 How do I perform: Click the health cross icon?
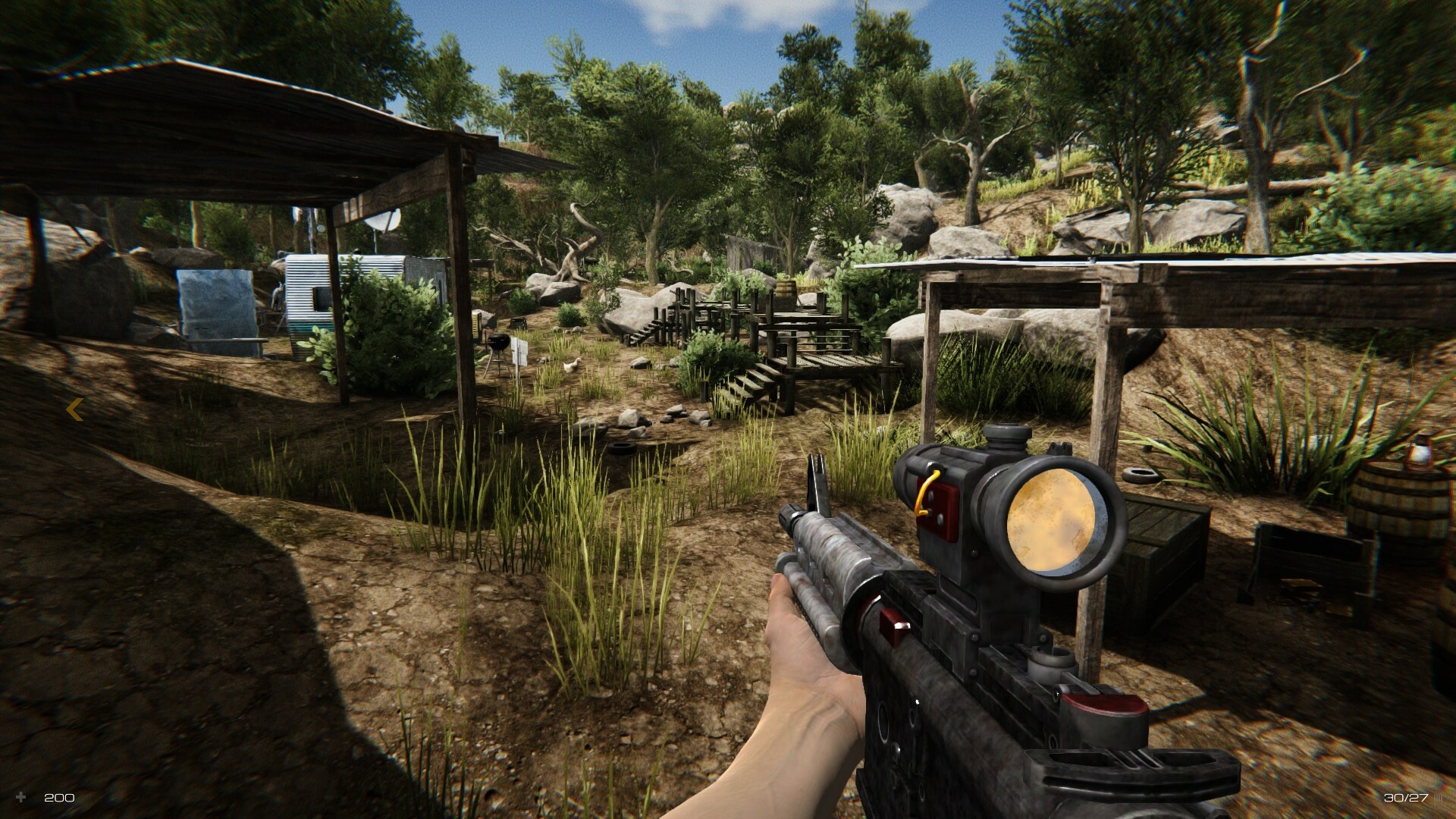pyautogui.click(x=23, y=798)
